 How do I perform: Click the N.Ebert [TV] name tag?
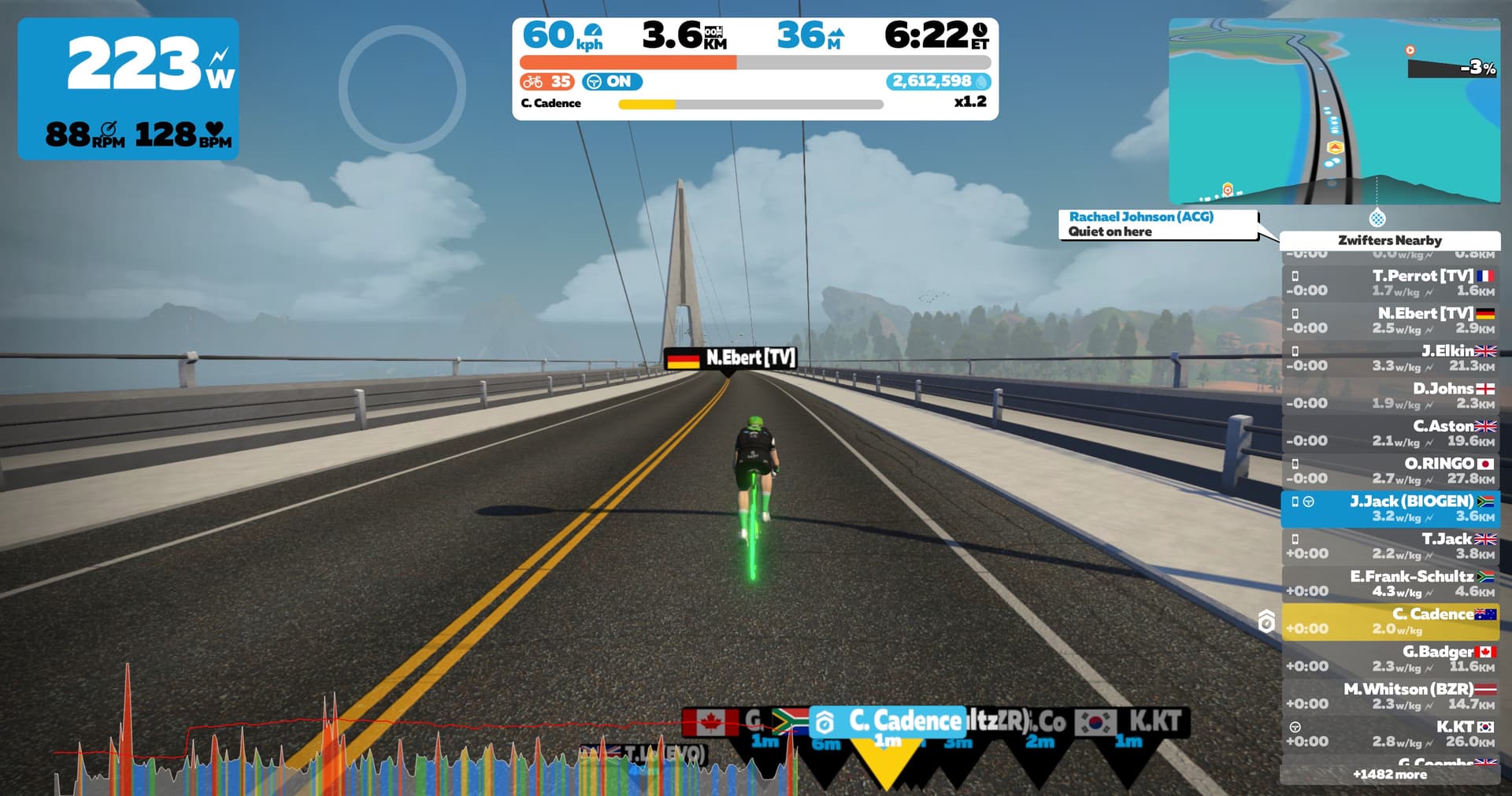coord(730,359)
